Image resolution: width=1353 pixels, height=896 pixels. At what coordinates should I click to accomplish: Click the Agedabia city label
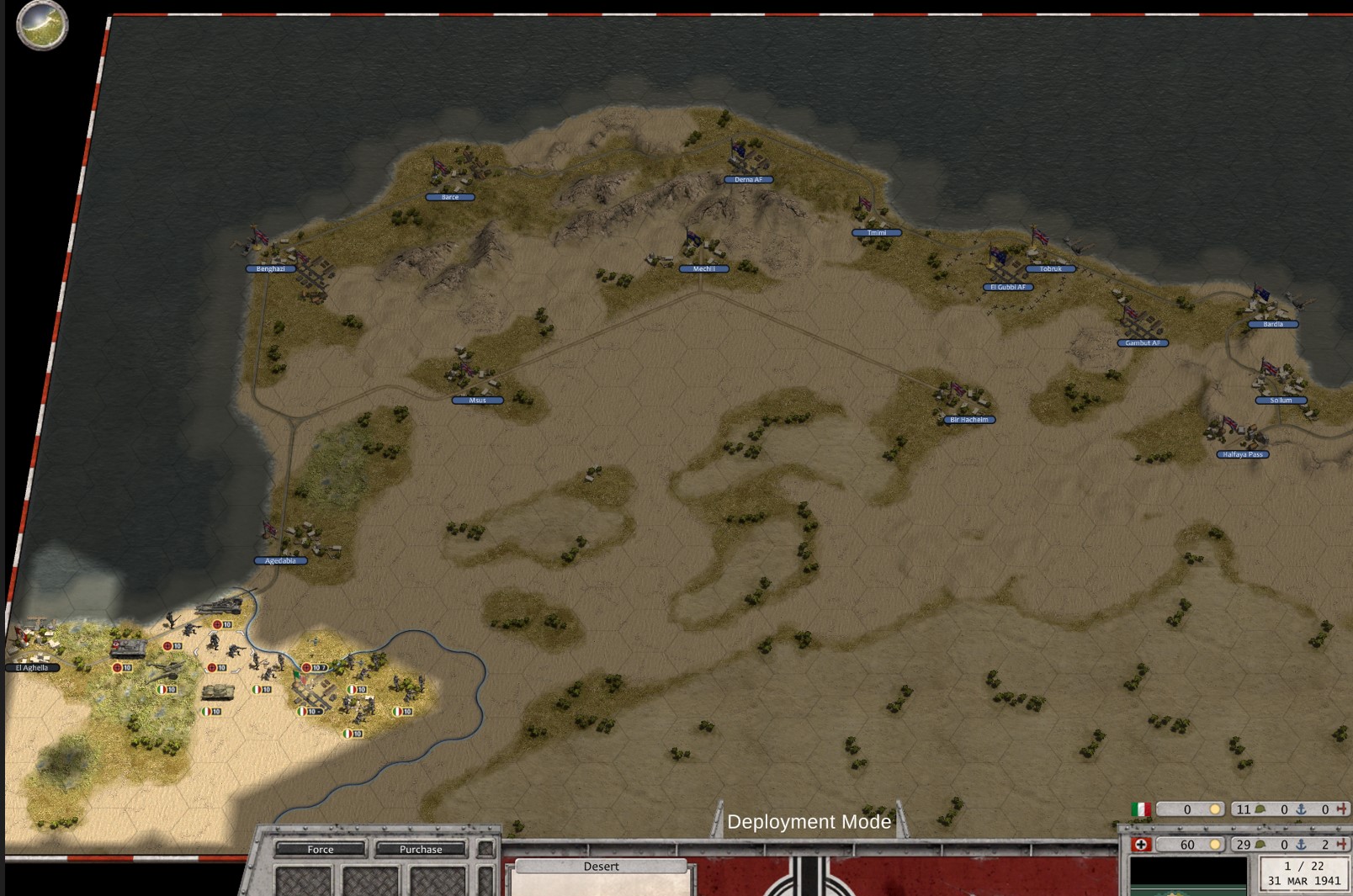pos(280,560)
